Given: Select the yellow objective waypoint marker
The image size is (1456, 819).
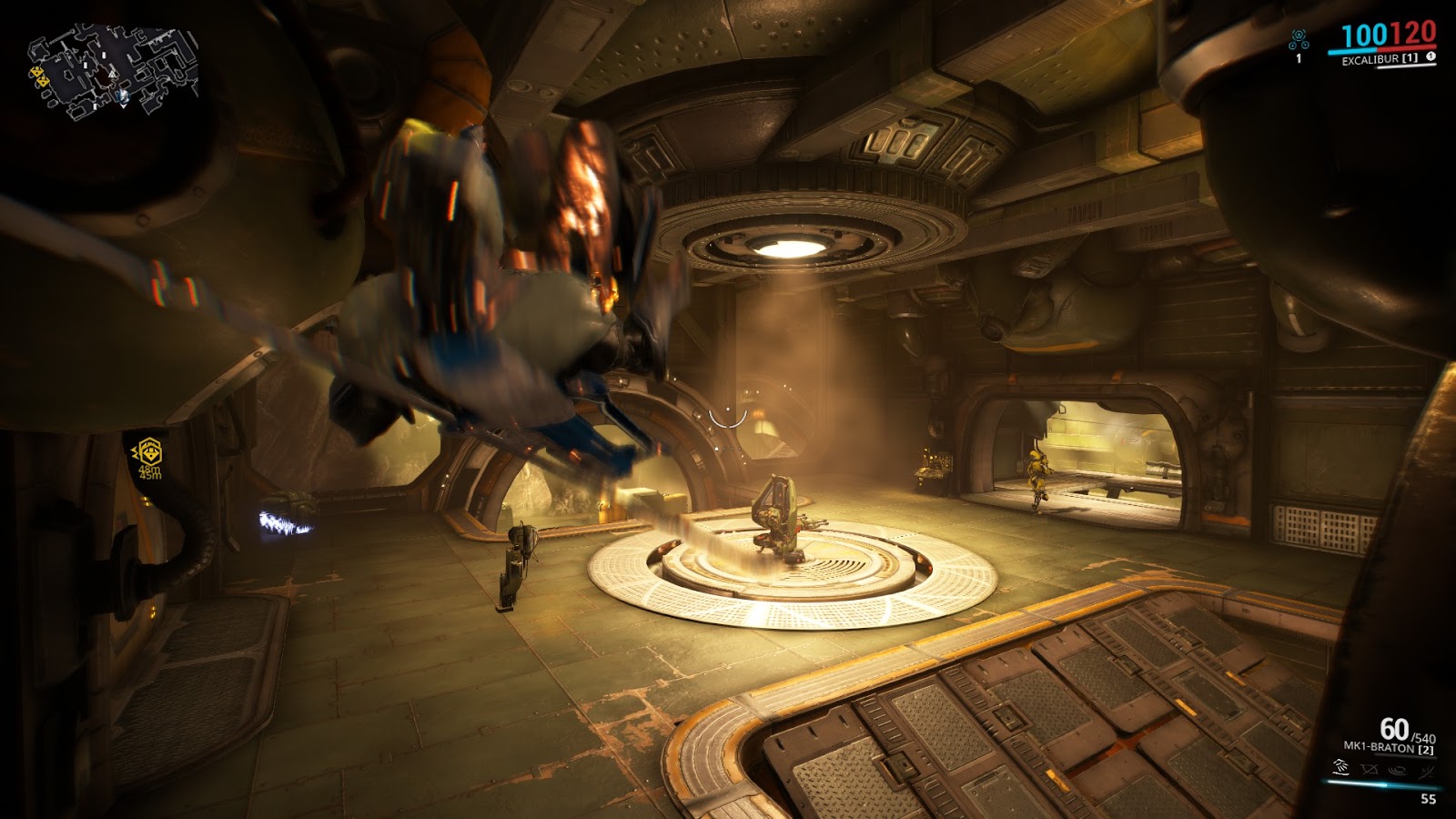Looking at the screenshot, I should pyautogui.click(x=148, y=451).
